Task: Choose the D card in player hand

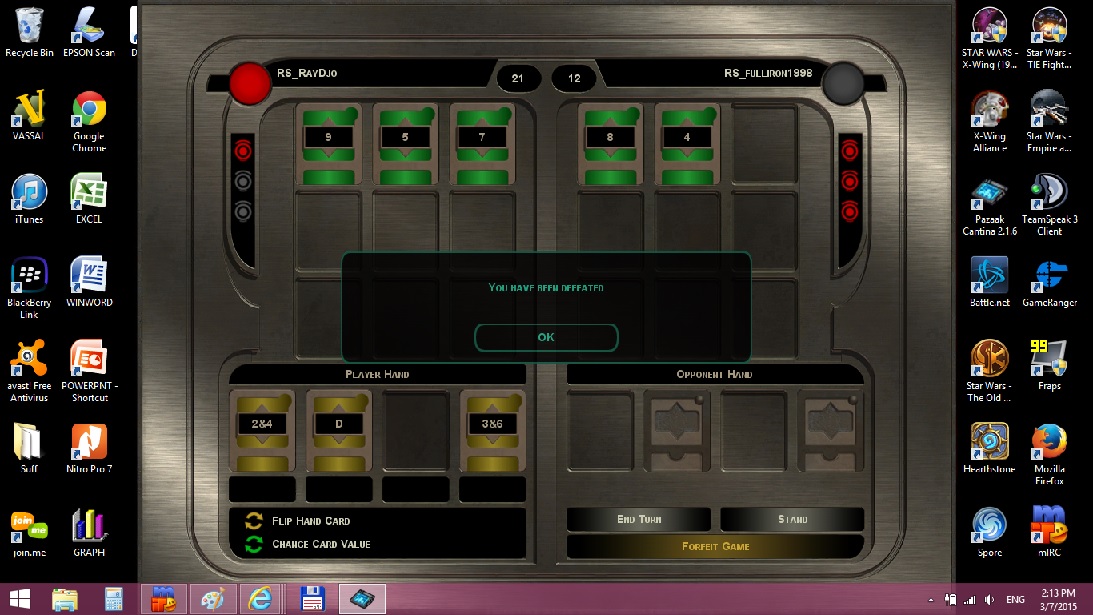Action: tap(339, 430)
